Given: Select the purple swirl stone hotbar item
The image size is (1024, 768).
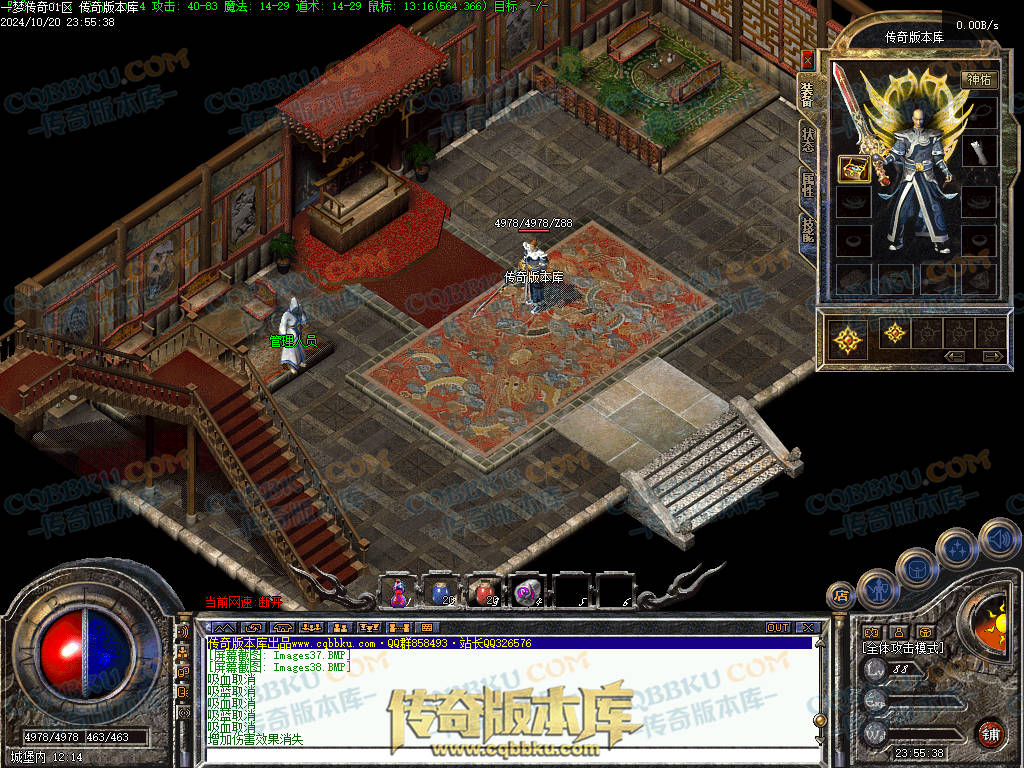Looking at the screenshot, I should (x=527, y=592).
